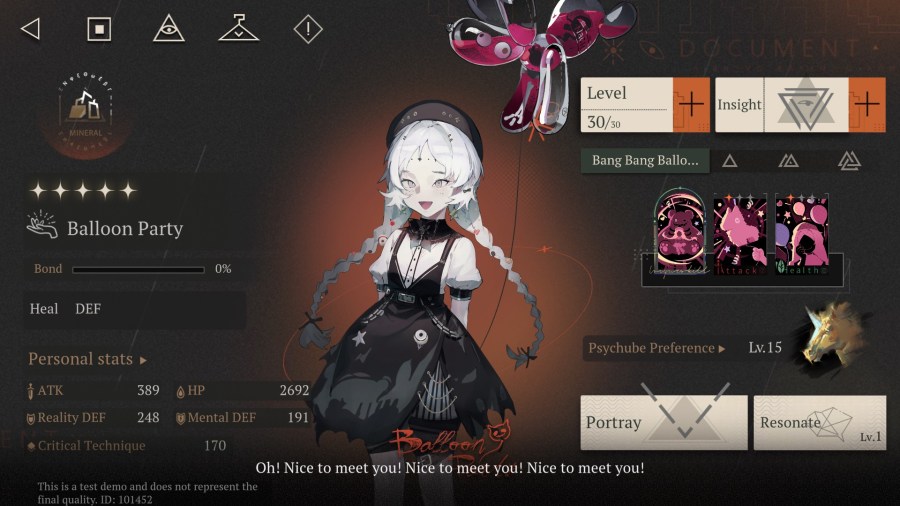The width and height of the screenshot is (900, 506).
Task: Open the Portray panel
Action: click(663, 421)
